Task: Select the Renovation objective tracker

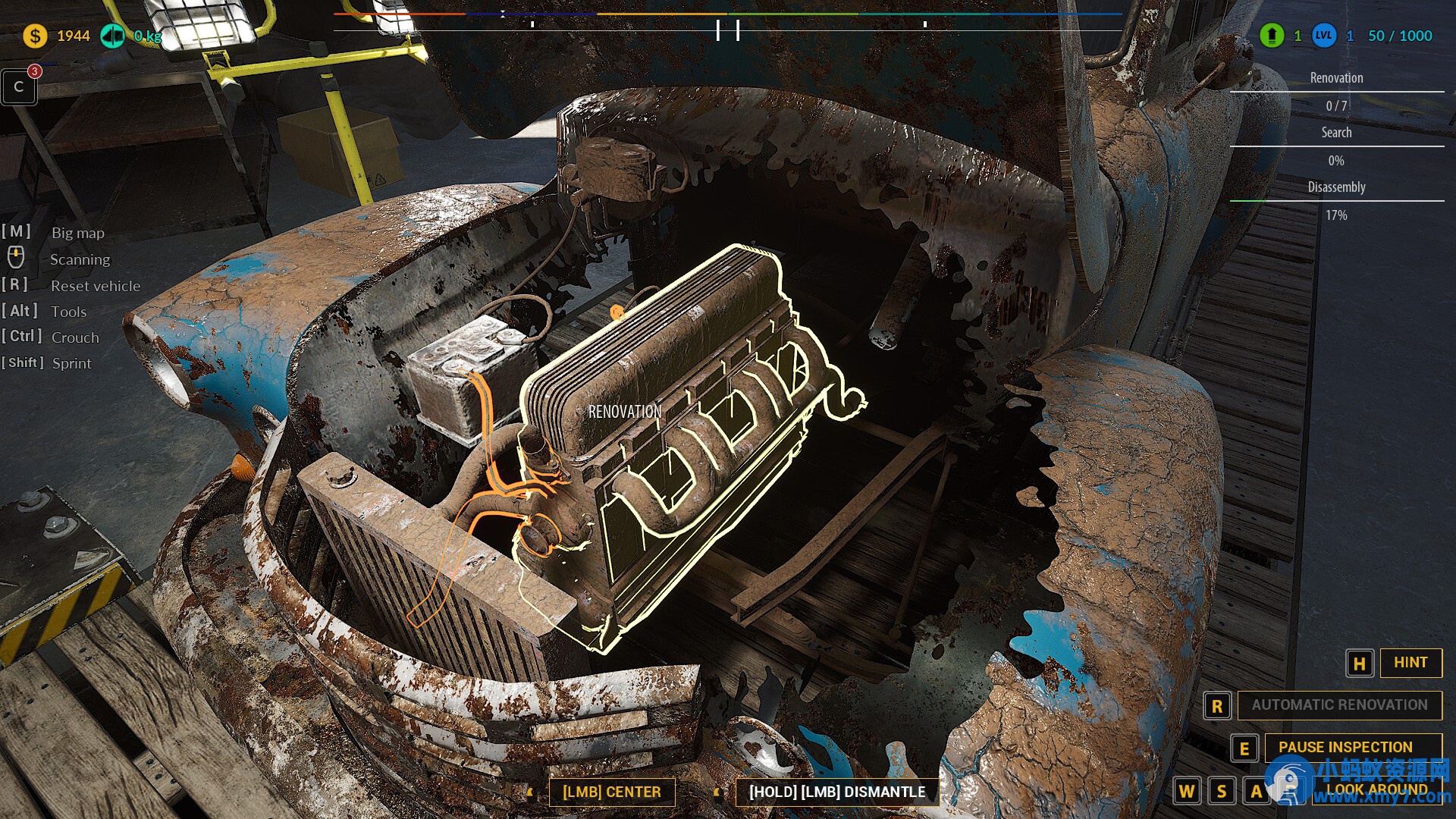Action: 1336,78
